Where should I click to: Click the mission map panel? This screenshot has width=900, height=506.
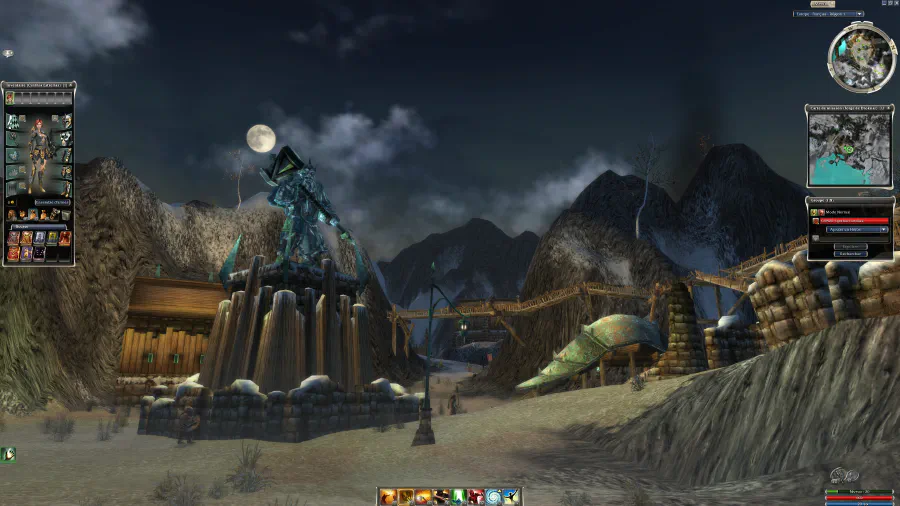[x=849, y=150]
